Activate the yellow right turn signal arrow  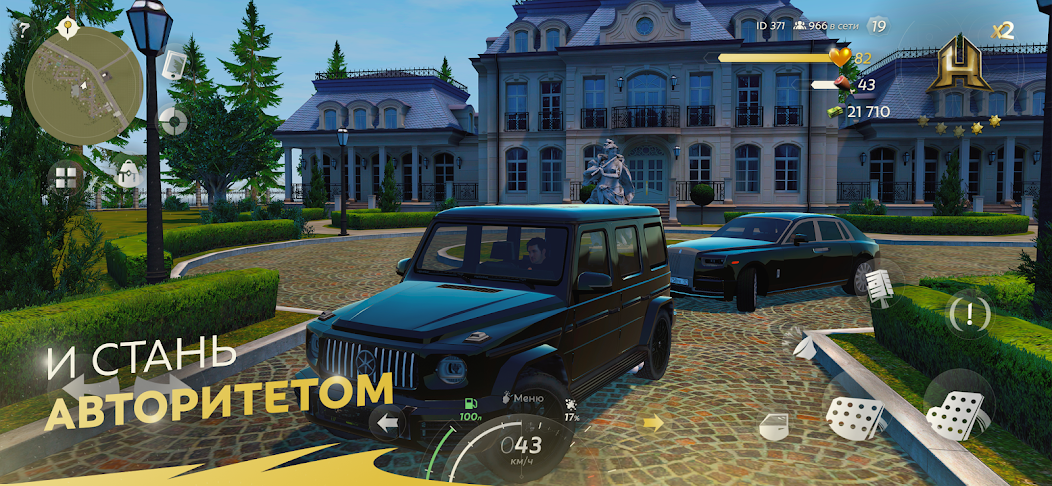[x=653, y=422]
